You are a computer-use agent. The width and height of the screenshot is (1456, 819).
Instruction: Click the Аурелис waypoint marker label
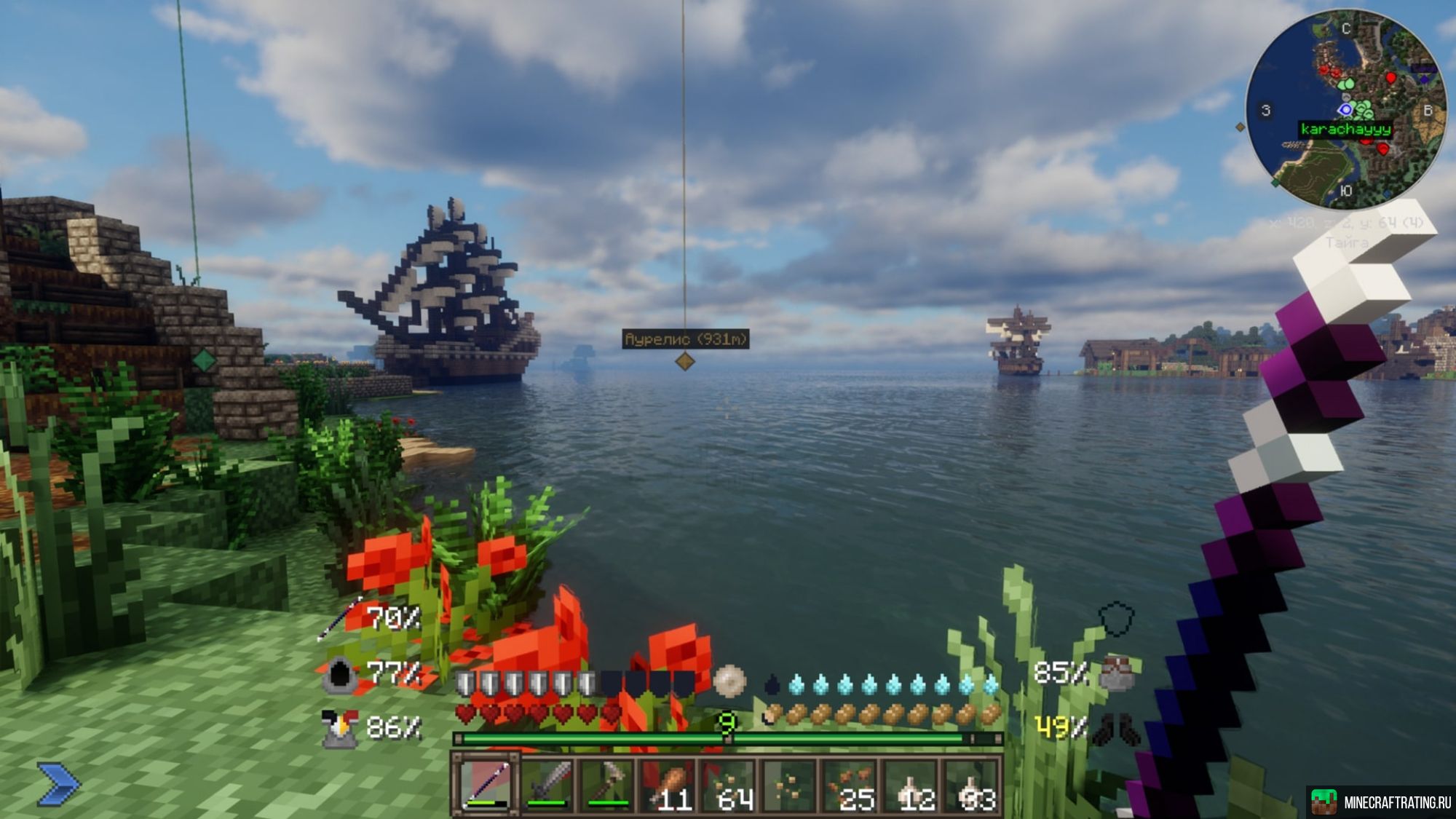pos(685,339)
